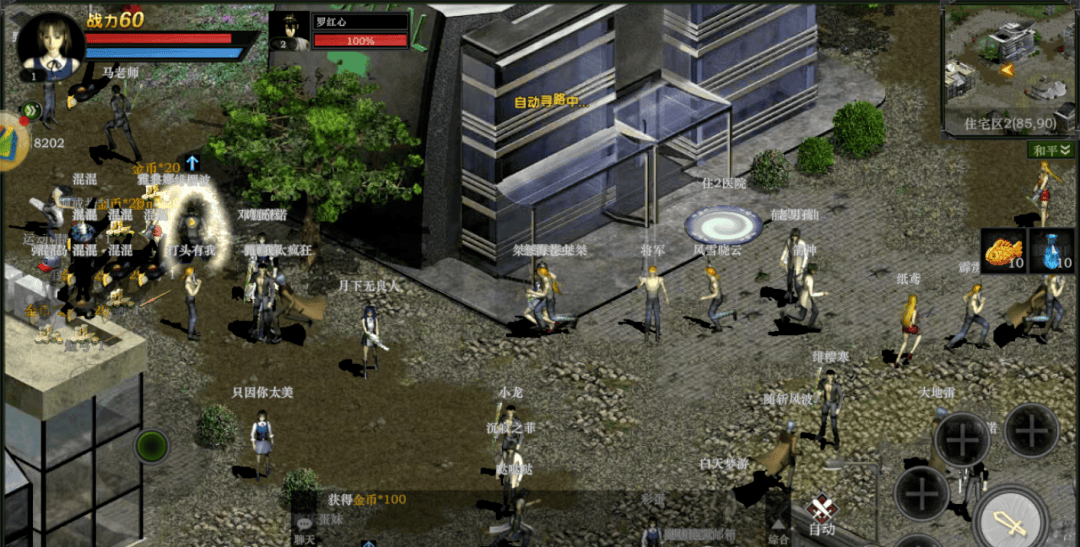Toggle the 和平 combat mode dropdown
The width and height of the screenshot is (1080, 547).
(x=1052, y=150)
